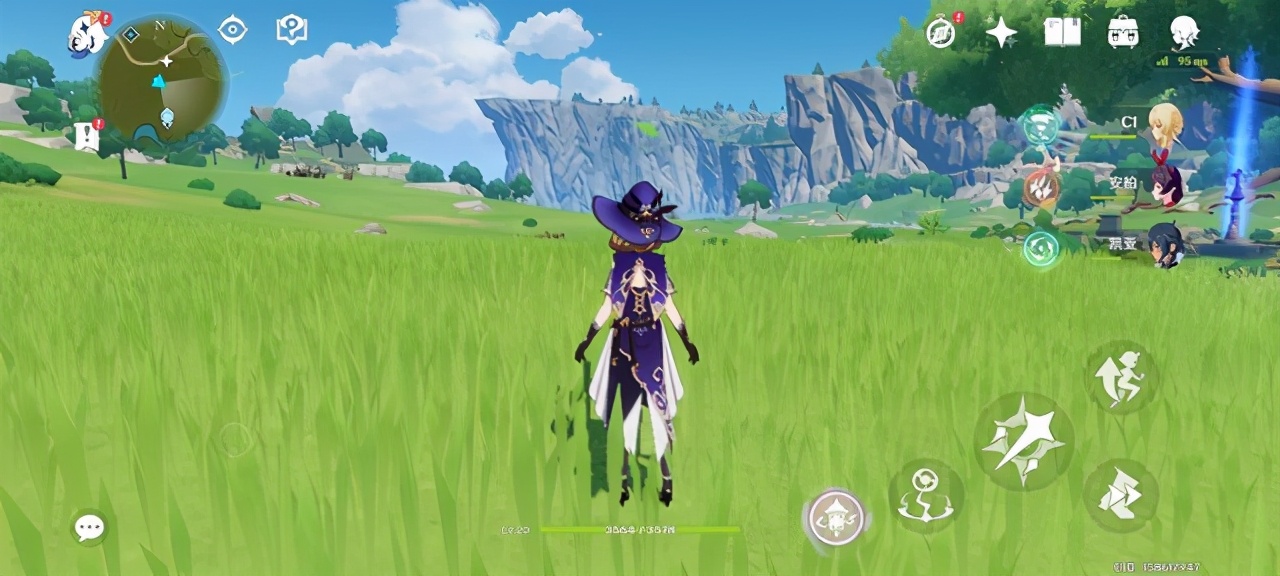Tap the sprint button

[x=1121, y=495]
